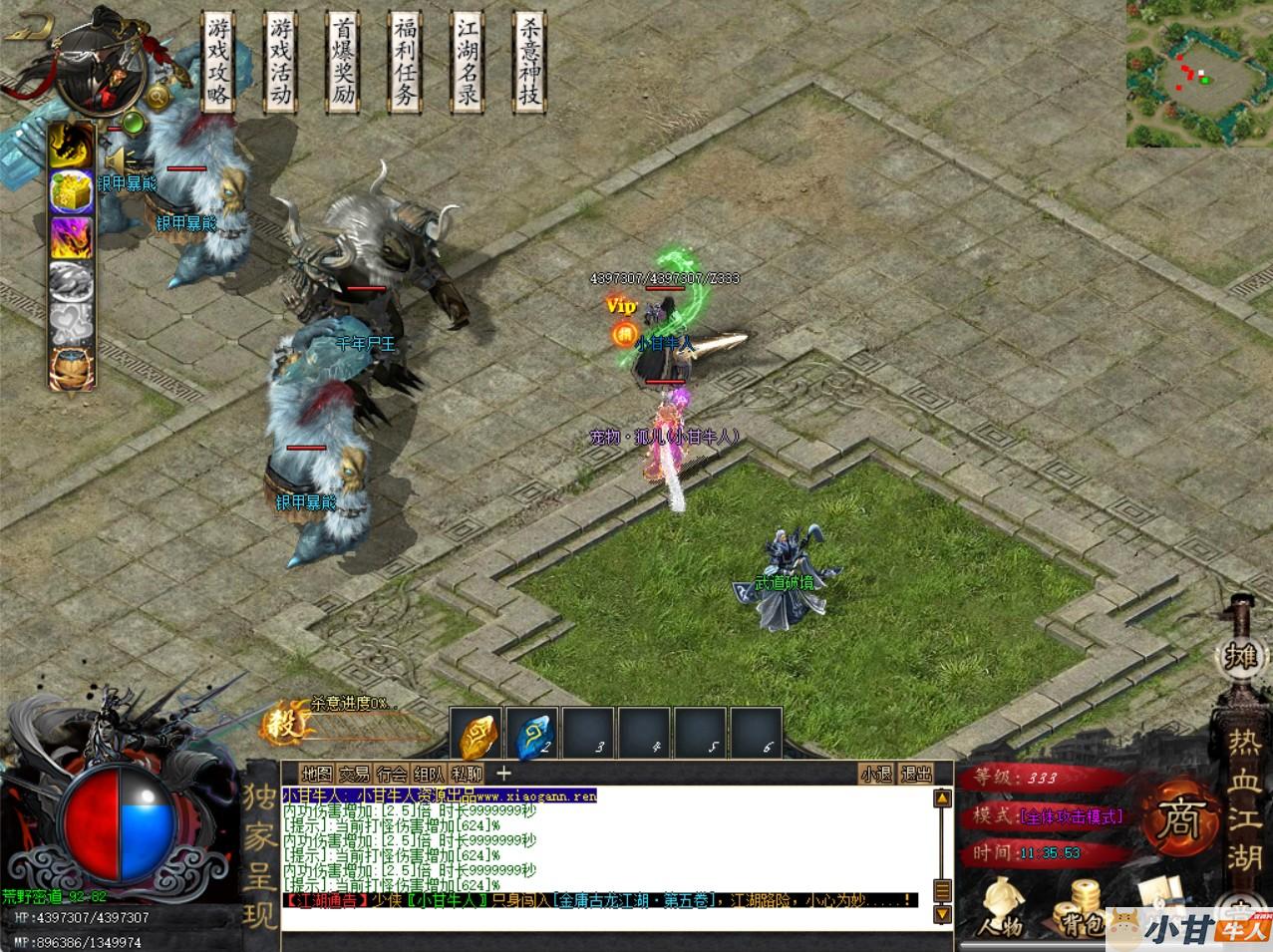The height and width of the screenshot is (952, 1273).
Task: Open the 福利任务 welfare quests scroll
Action: (x=404, y=62)
